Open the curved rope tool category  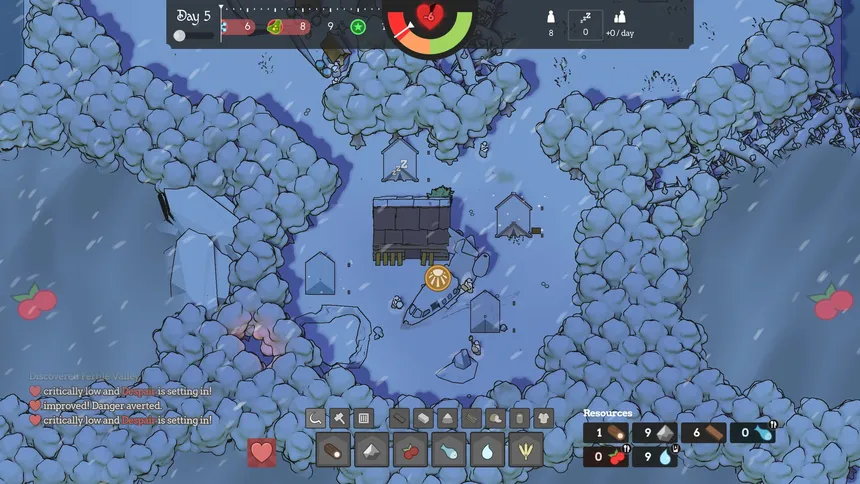[316, 418]
